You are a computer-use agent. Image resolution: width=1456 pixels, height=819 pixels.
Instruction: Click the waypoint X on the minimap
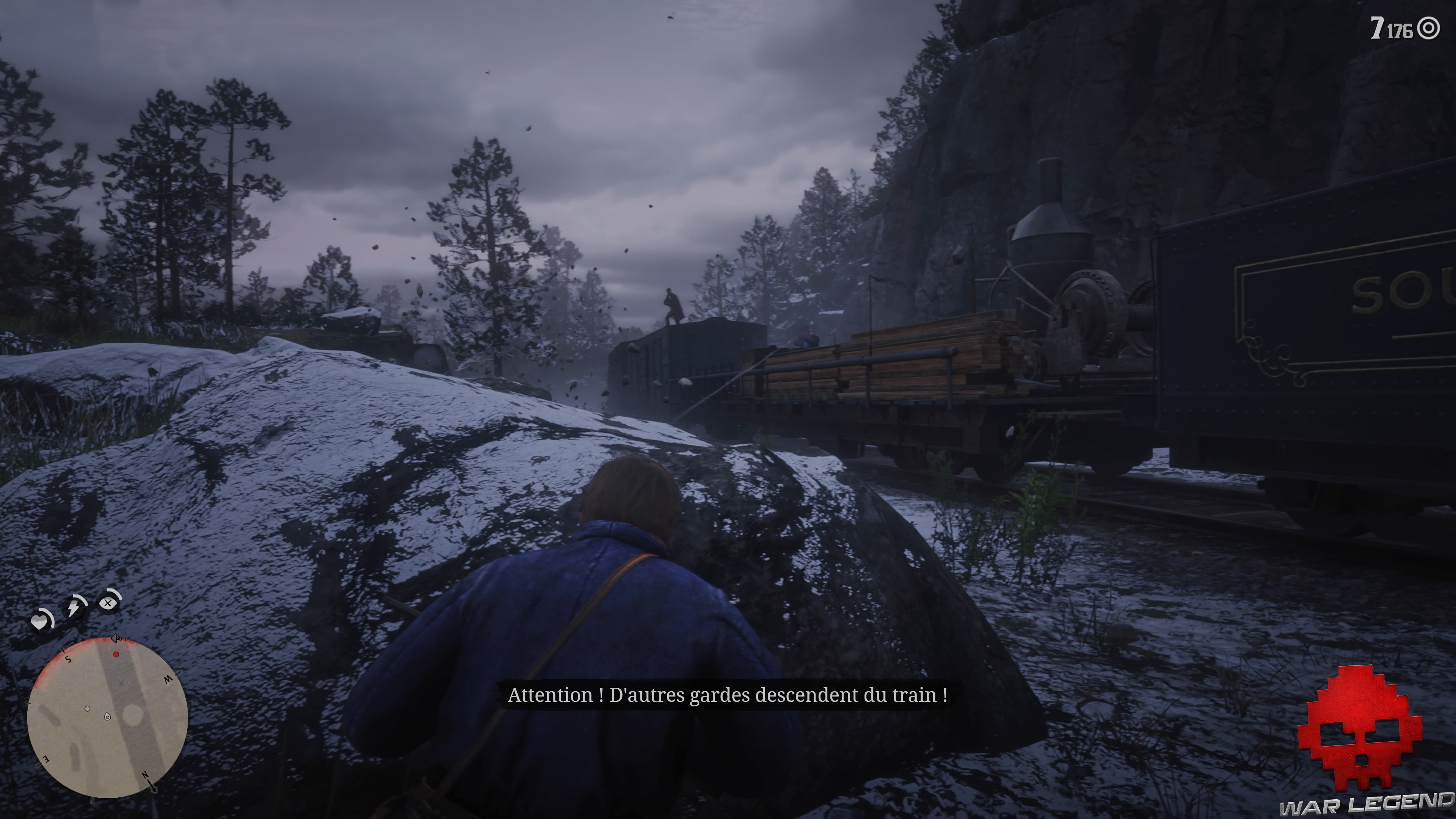[121, 684]
